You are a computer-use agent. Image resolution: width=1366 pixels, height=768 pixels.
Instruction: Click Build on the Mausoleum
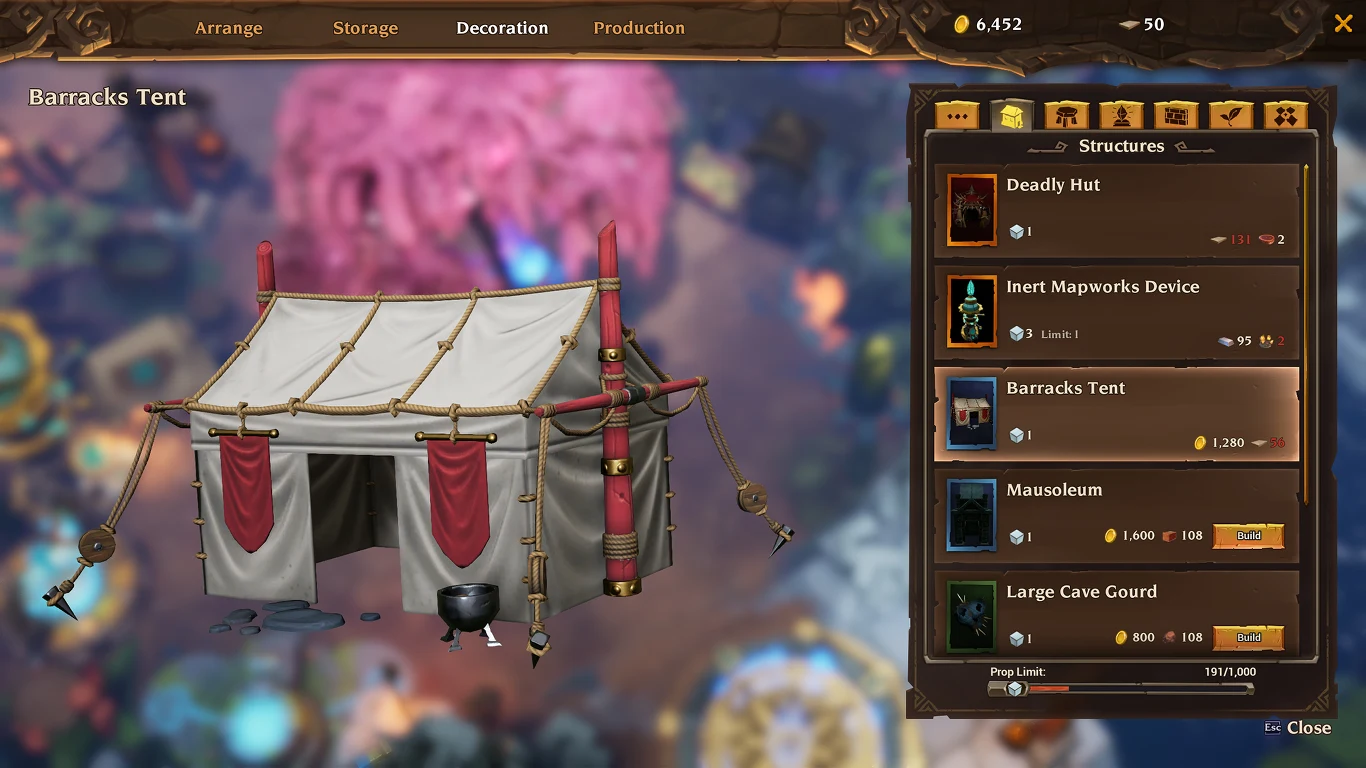pyautogui.click(x=1248, y=536)
